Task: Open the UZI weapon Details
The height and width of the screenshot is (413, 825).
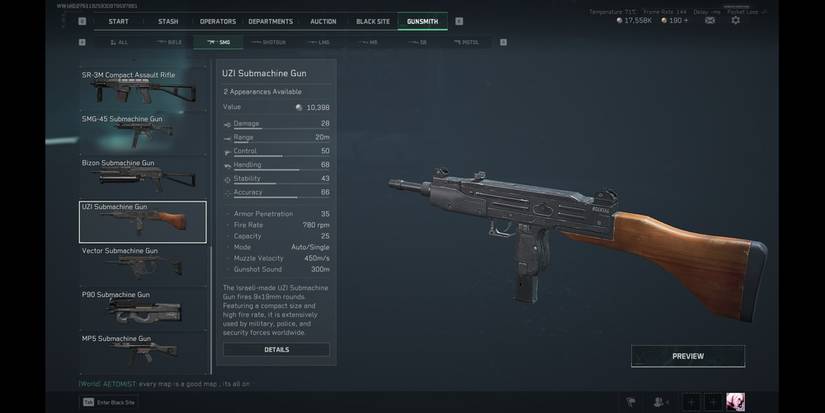Action: pos(276,350)
